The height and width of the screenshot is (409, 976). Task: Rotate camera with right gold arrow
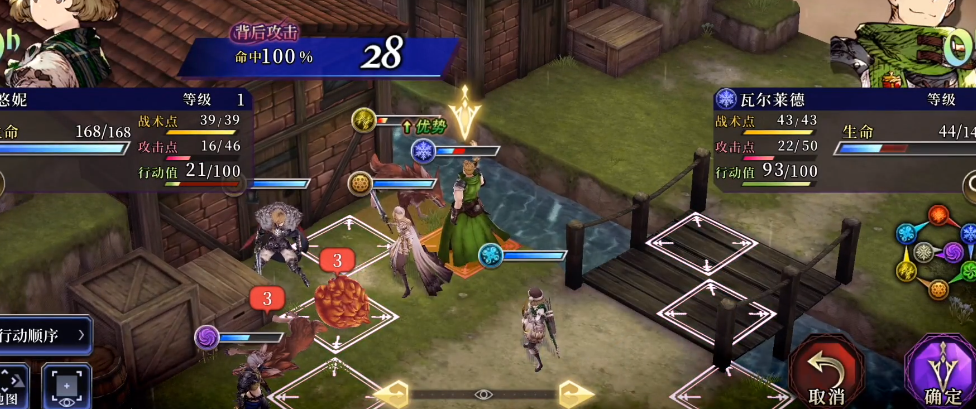[572, 392]
